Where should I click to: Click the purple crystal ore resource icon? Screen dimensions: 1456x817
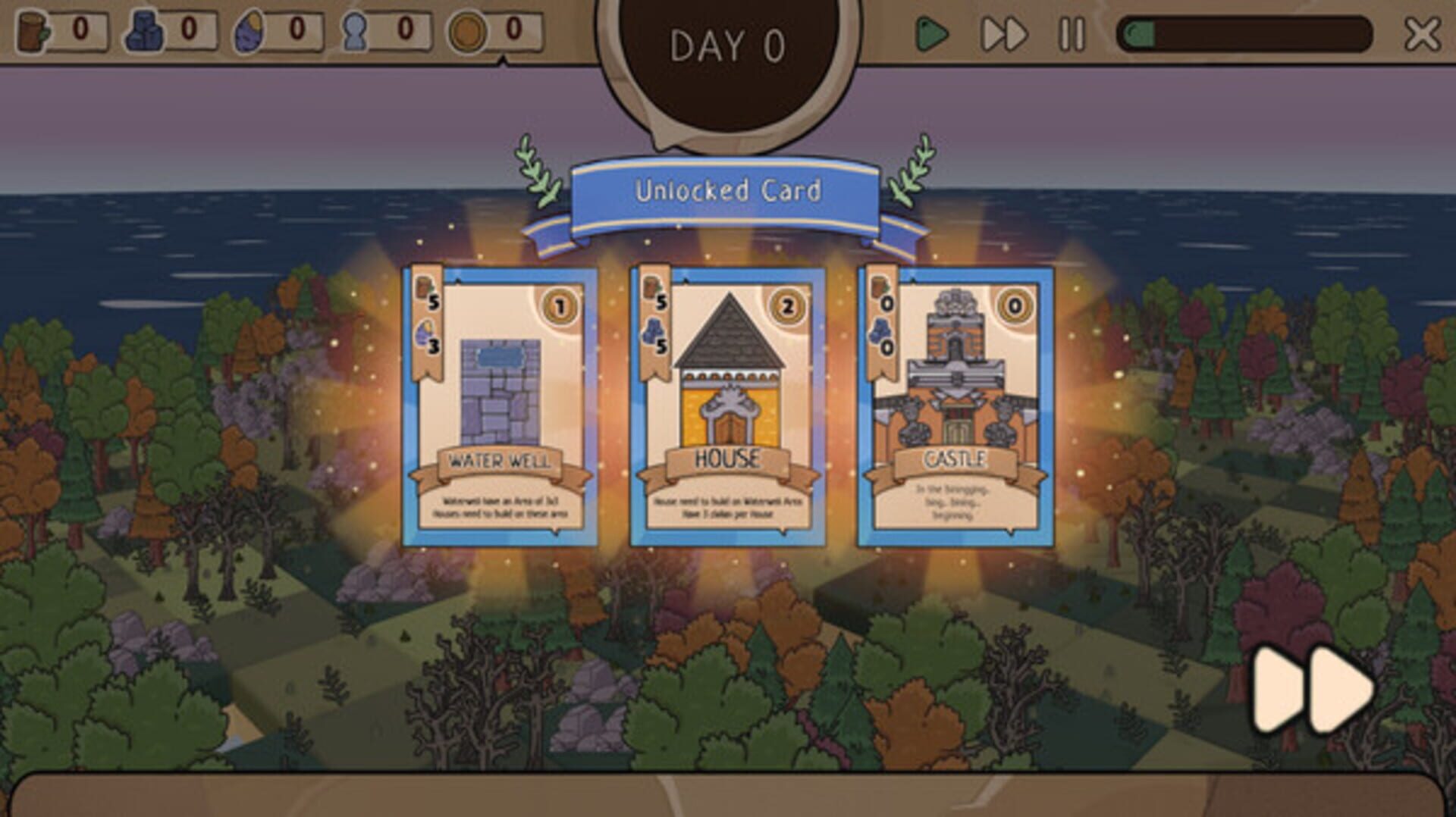click(x=250, y=31)
